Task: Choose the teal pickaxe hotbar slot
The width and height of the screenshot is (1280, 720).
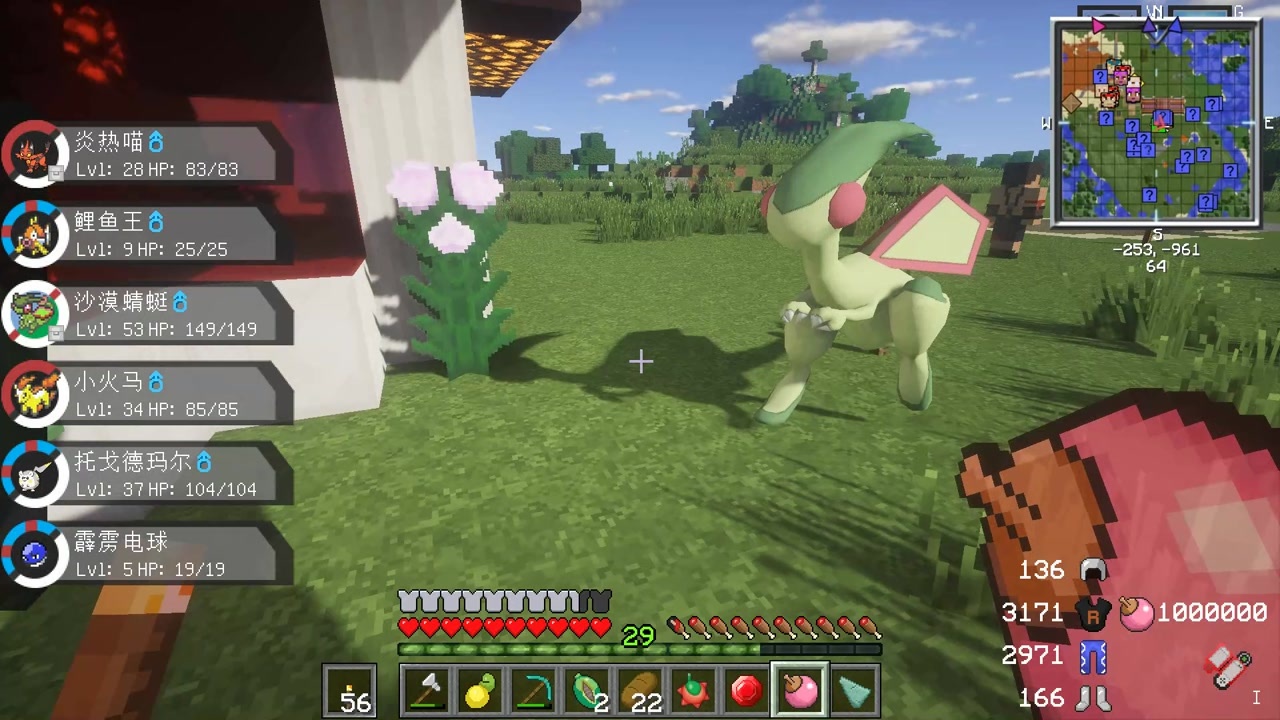Action: (533, 691)
